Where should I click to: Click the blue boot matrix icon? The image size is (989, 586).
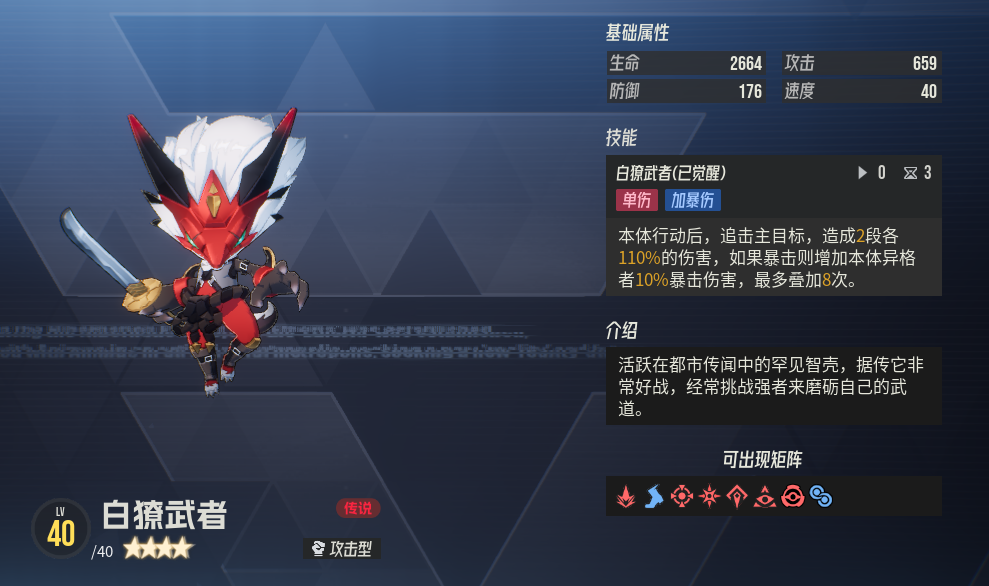(x=654, y=496)
